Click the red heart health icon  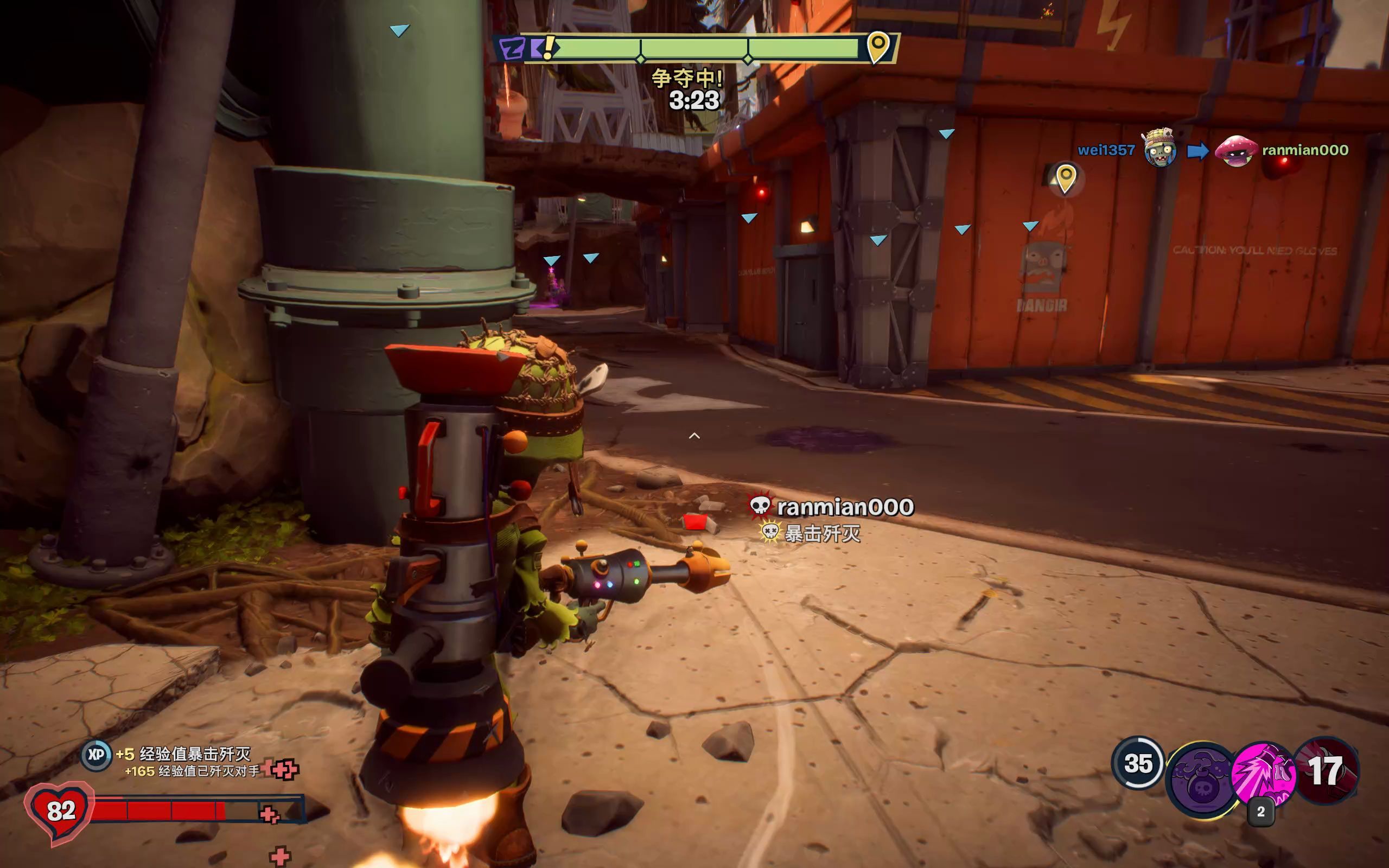tap(60, 810)
